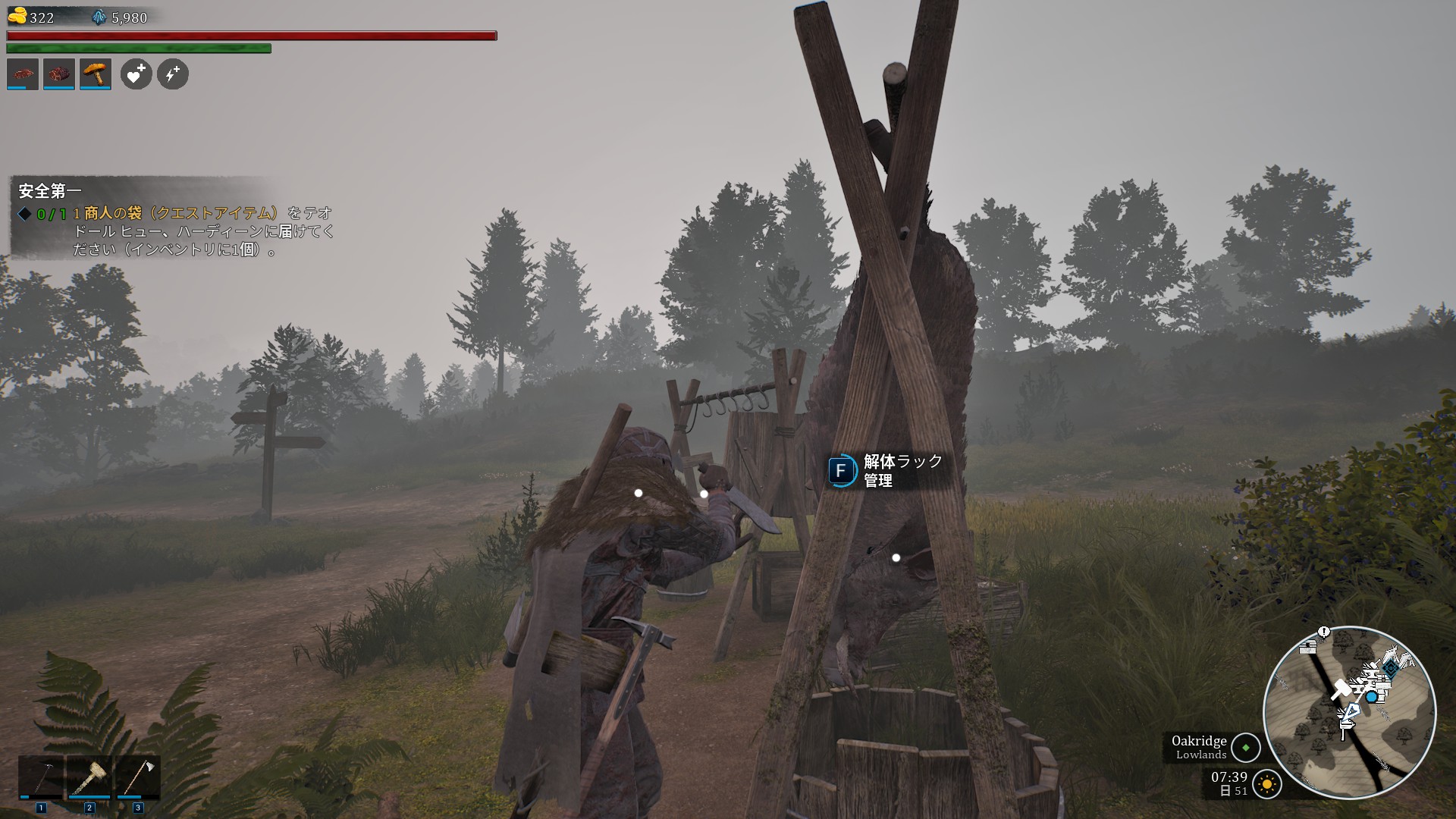
Task: Select the cooked meat chunk food slot
Action: pyautogui.click(x=59, y=74)
